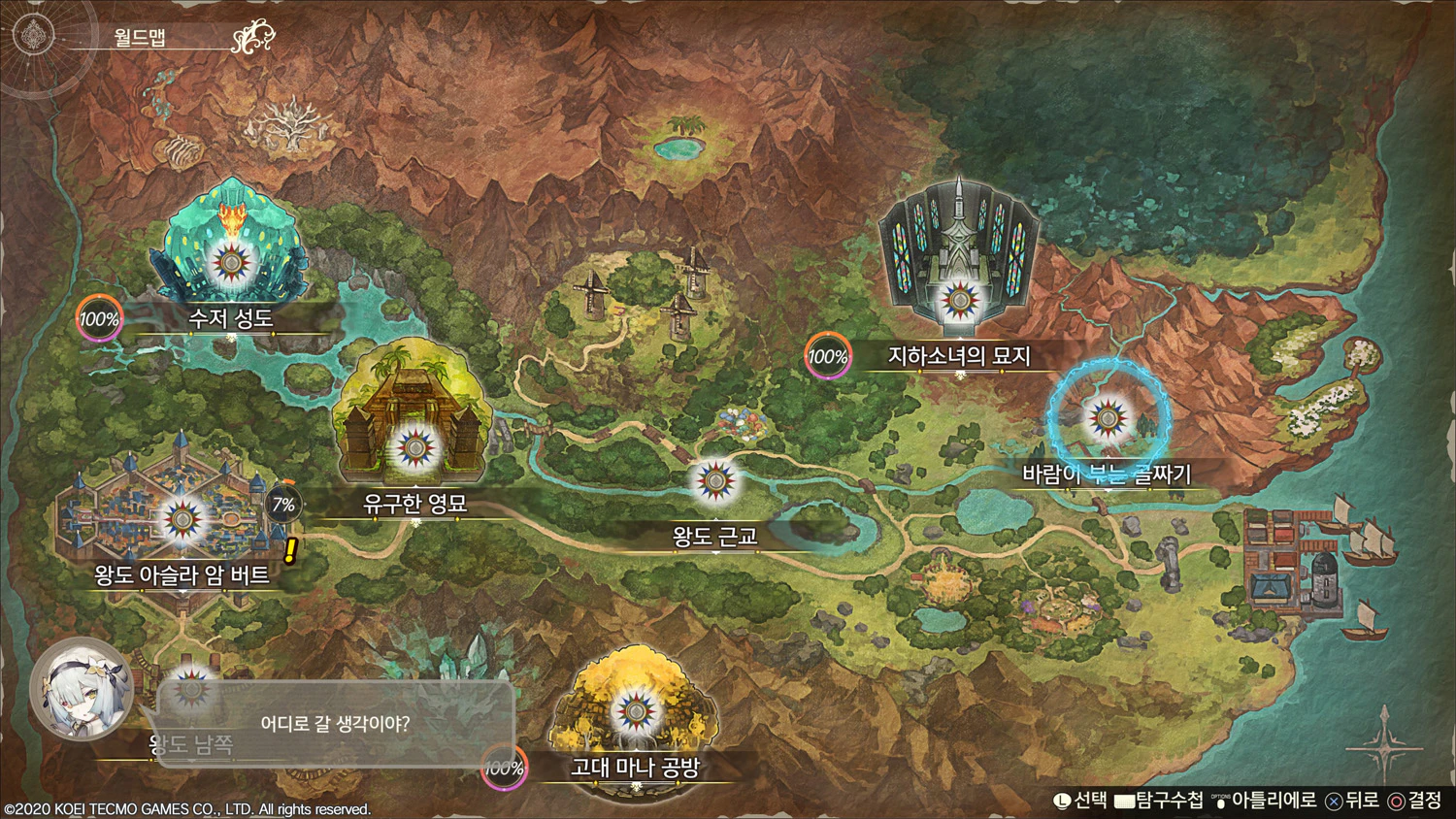The height and width of the screenshot is (819, 1456).
Task: Choose the 유구한 영묘 destination
Action: (415, 449)
